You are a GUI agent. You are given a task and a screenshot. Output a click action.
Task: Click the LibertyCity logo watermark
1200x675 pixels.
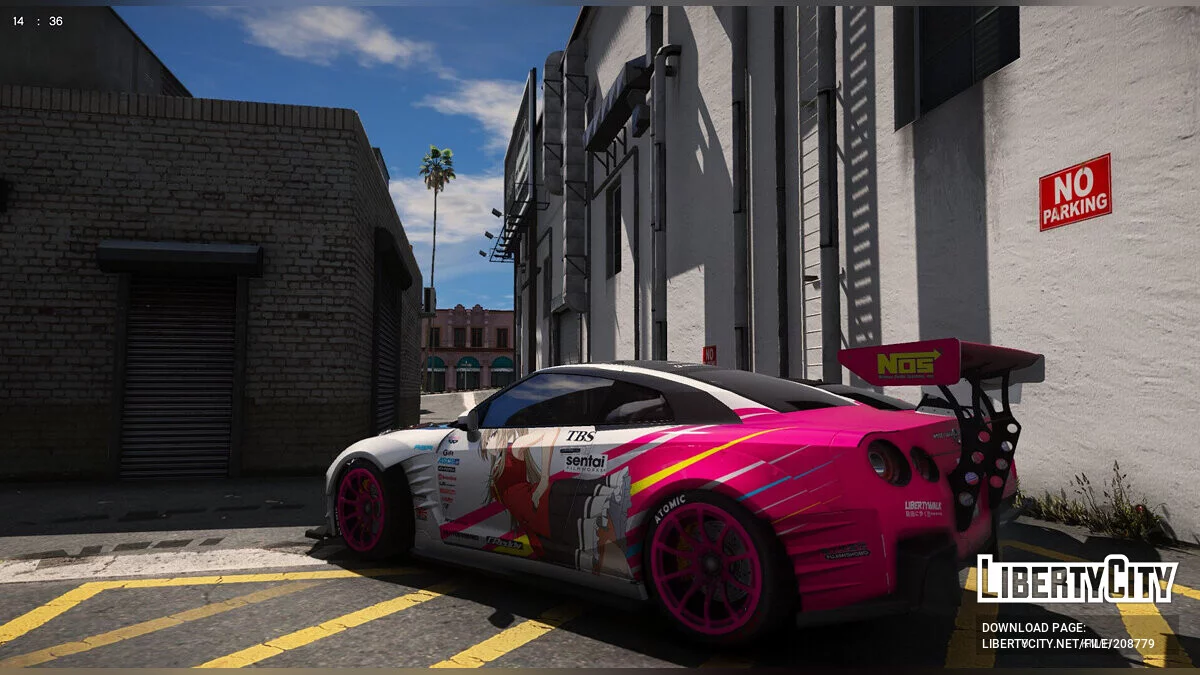click(x=1077, y=579)
